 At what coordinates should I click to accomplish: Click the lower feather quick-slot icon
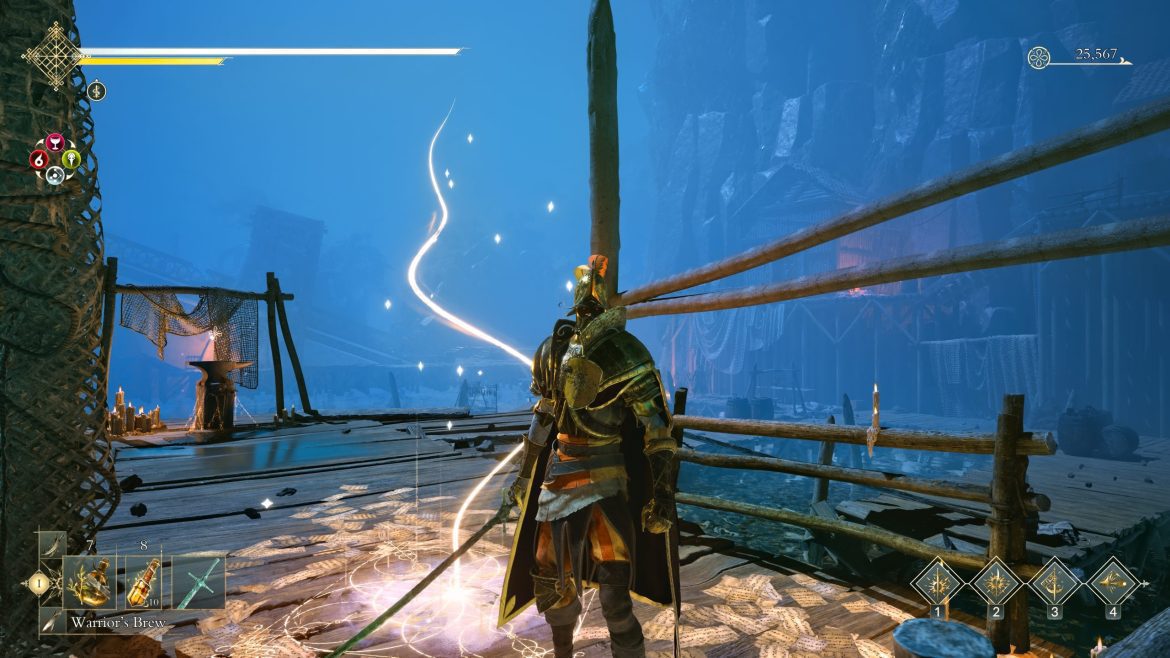(51, 621)
